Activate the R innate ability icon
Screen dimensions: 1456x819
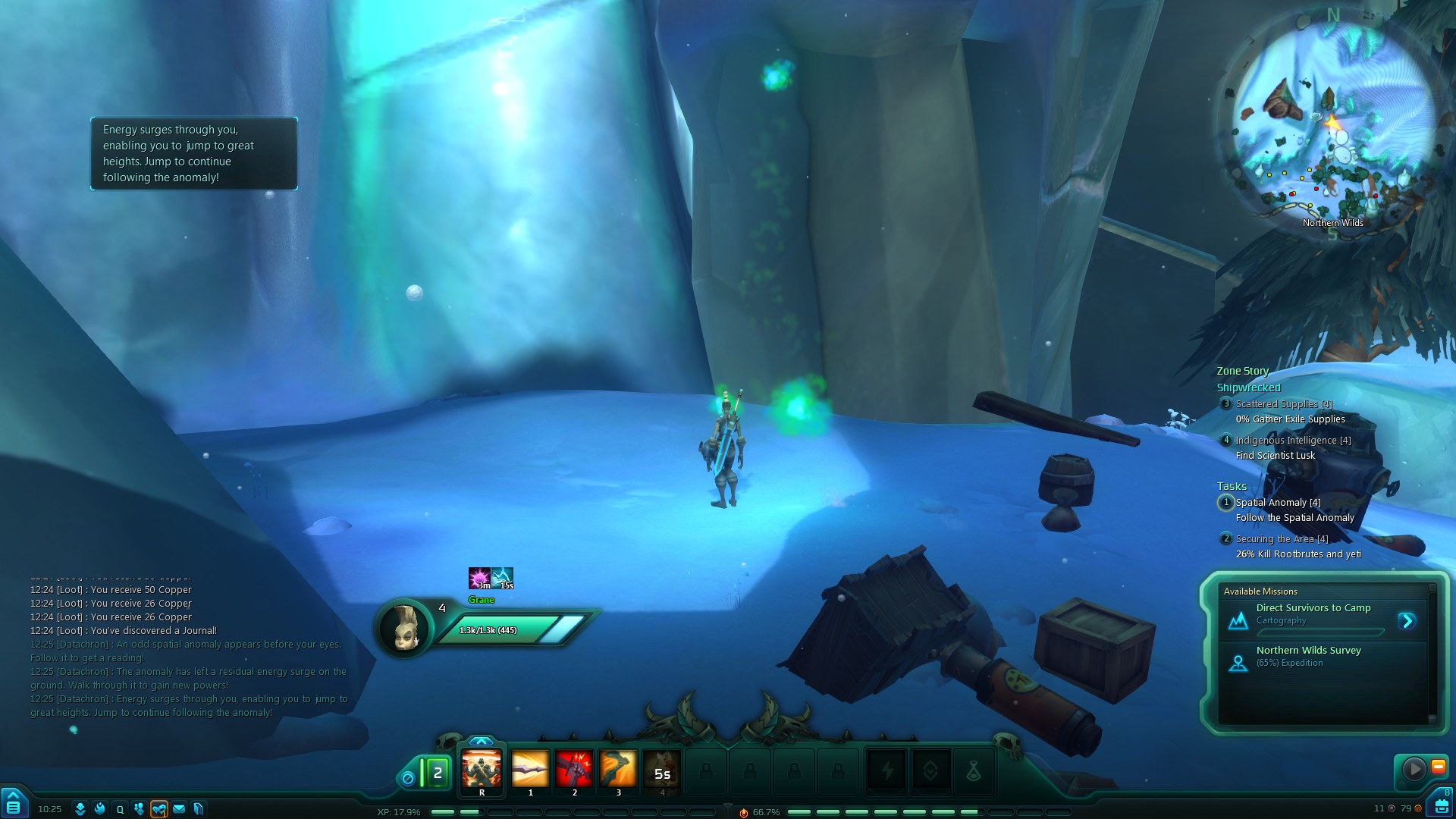[482, 770]
